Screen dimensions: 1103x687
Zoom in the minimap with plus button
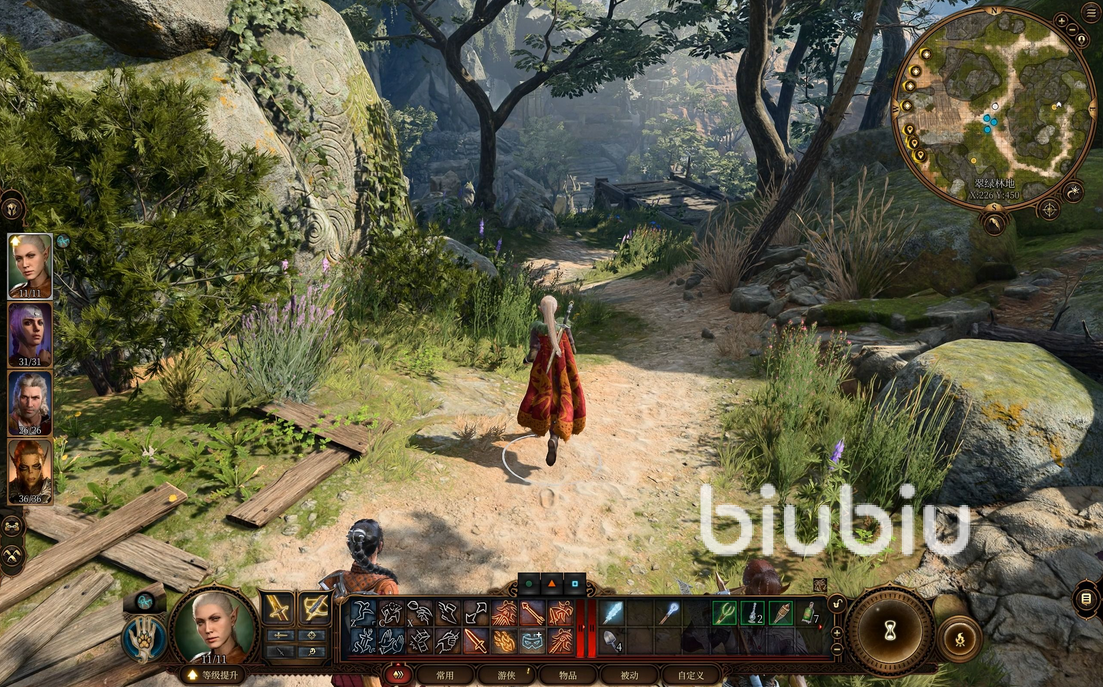point(1061,20)
